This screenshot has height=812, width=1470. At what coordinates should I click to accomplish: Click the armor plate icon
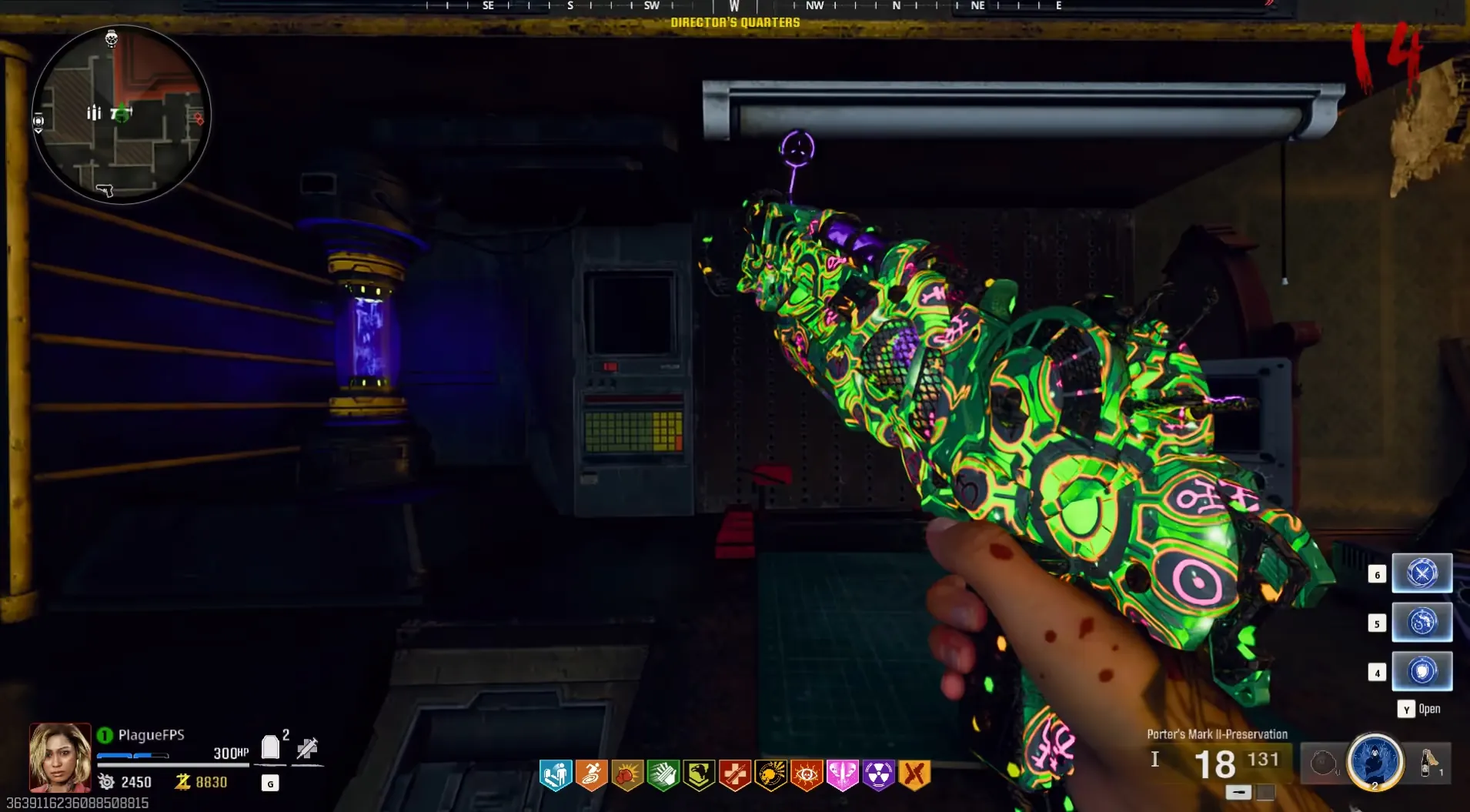click(270, 747)
